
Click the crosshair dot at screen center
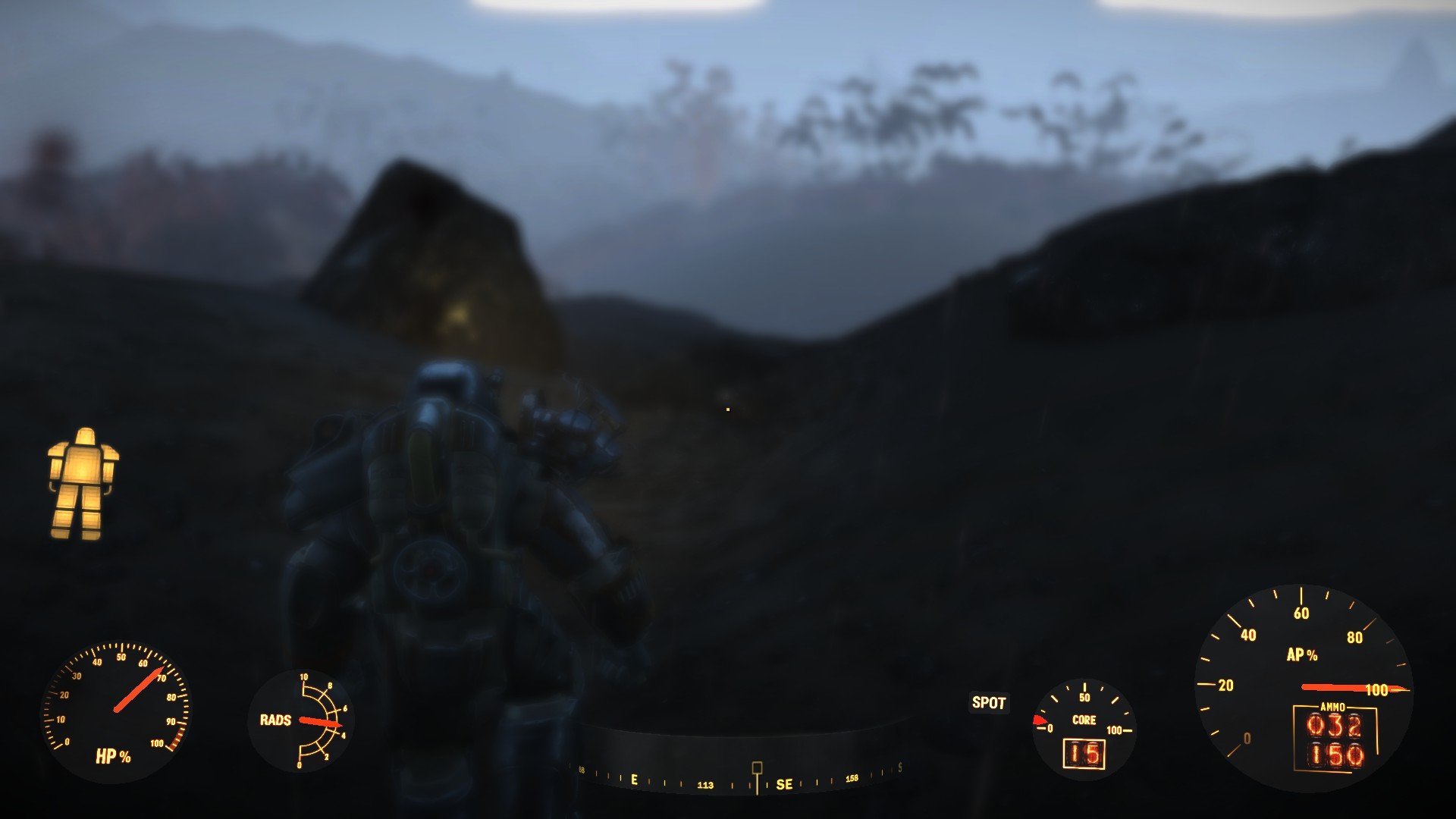pos(728,409)
